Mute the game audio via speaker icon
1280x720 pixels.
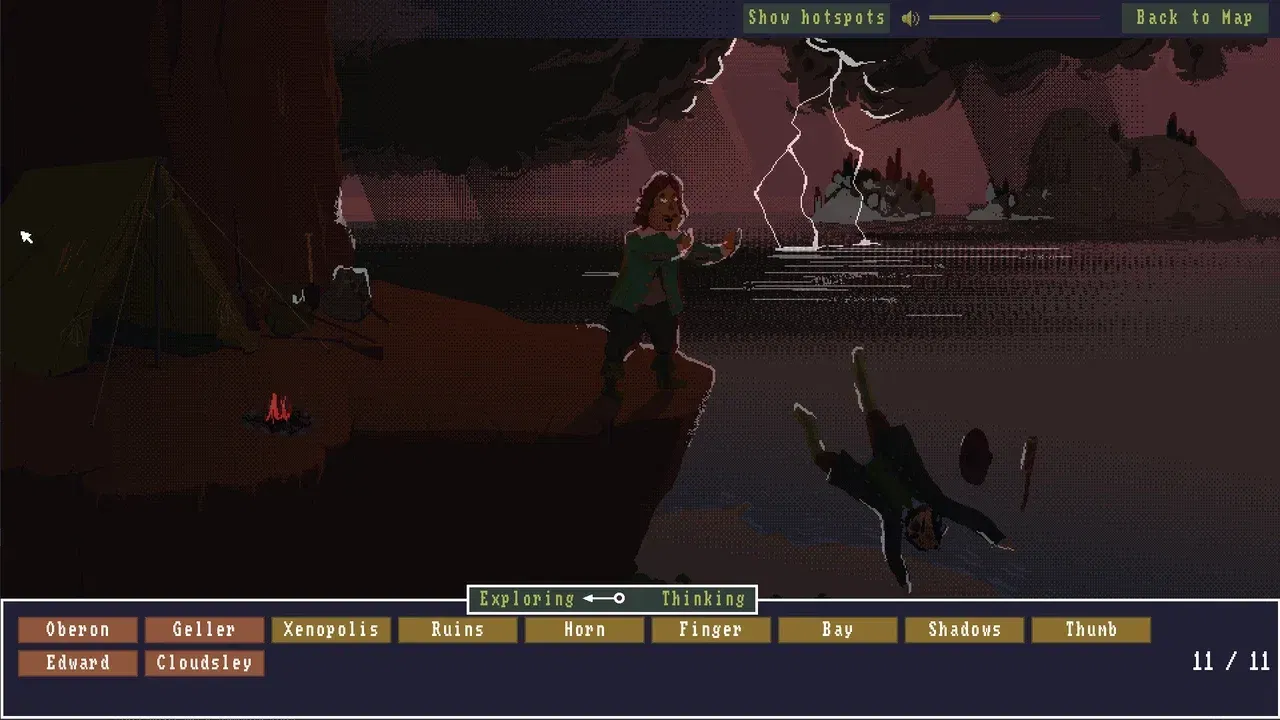[x=910, y=17]
